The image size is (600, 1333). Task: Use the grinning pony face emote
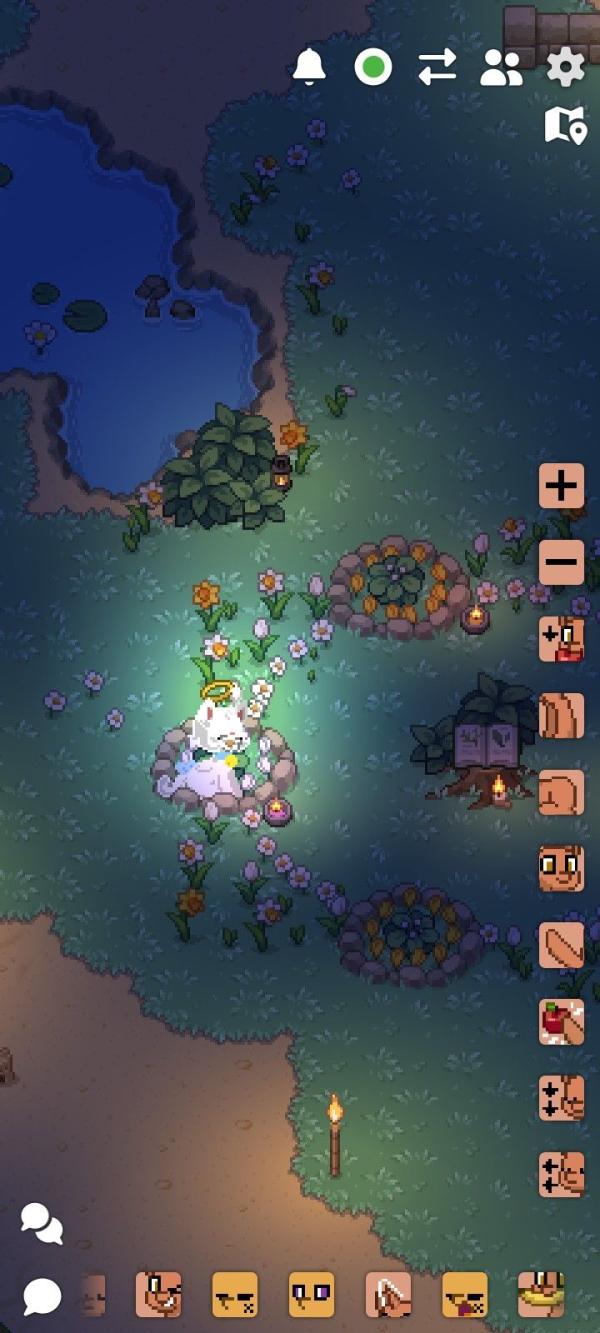pyautogui.click(x=158, y=1295)
